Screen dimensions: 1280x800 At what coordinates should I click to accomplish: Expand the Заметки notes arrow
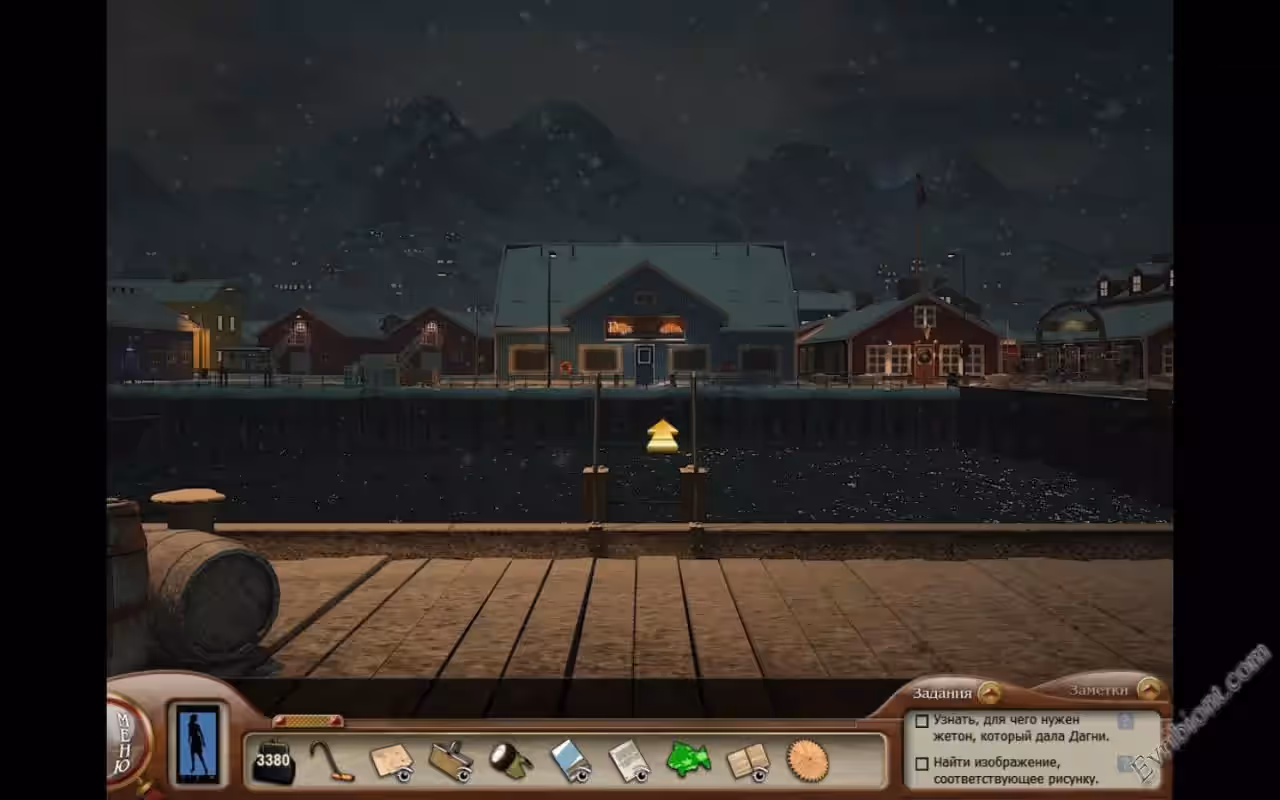click(1149, 689)
